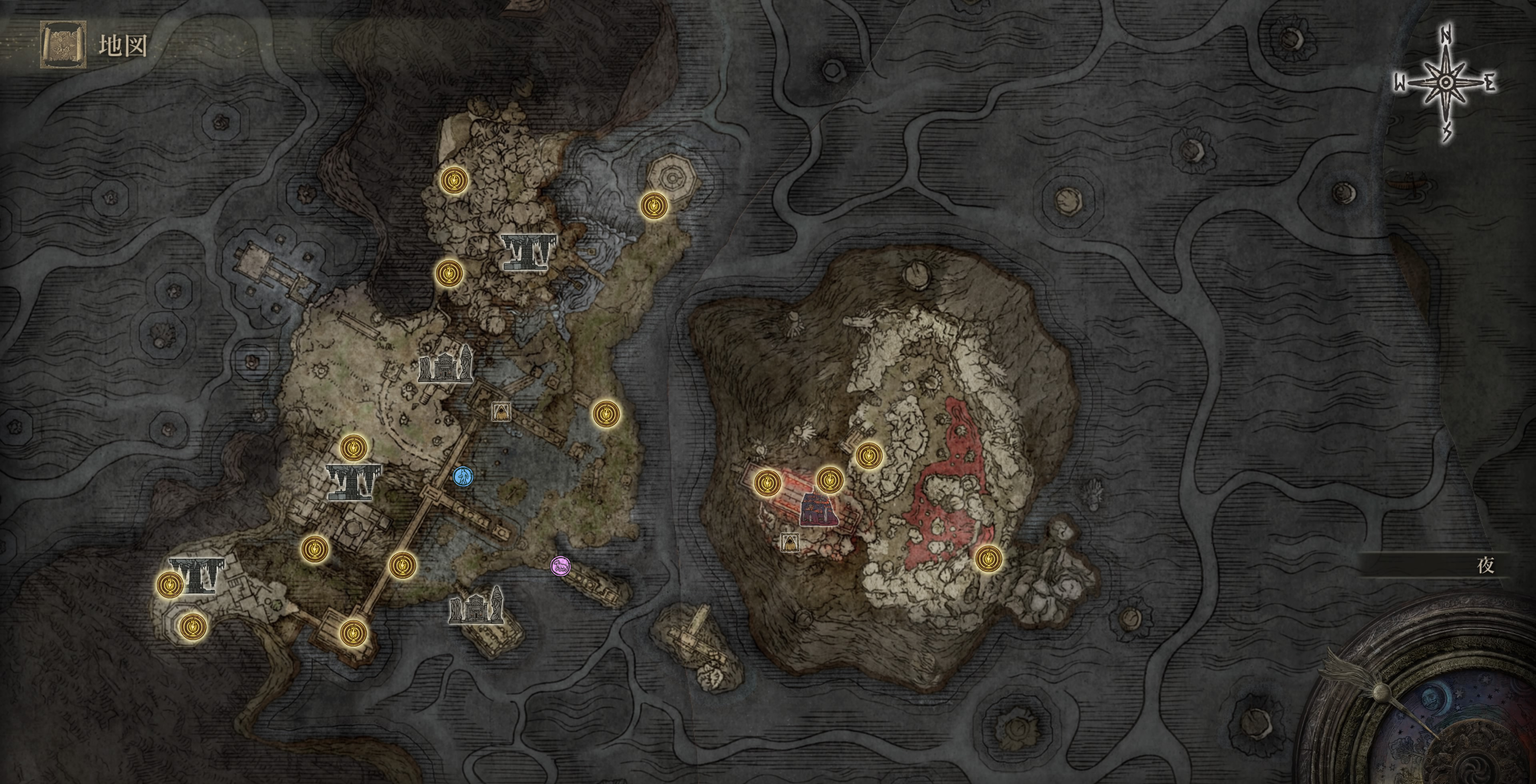Choose the merchant icon beside the red mausoleum
This screenshot has height=784, width=1536.
790,542
